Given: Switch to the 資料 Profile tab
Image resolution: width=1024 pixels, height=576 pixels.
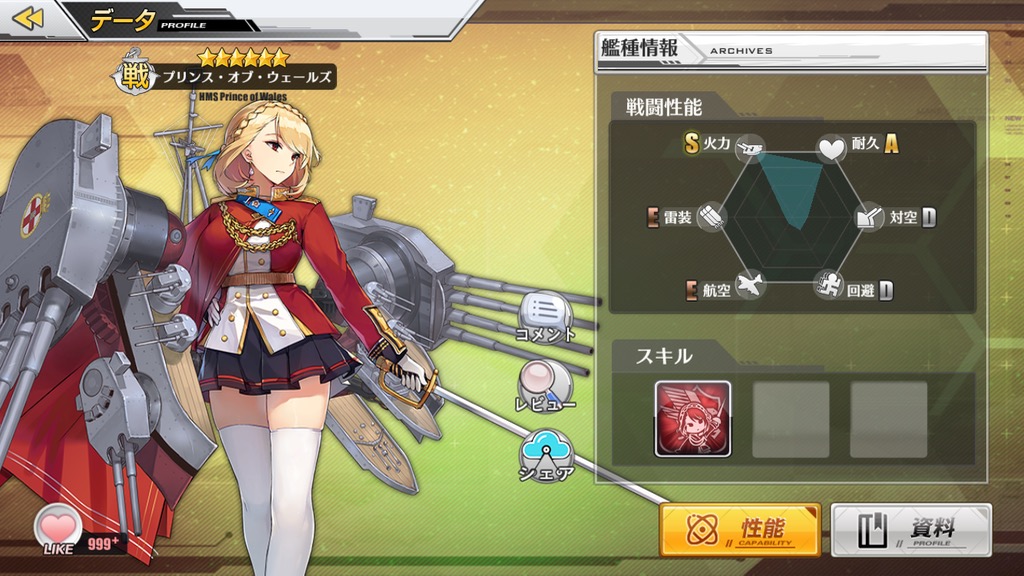Looking at the screenshot, I should 911,529.
